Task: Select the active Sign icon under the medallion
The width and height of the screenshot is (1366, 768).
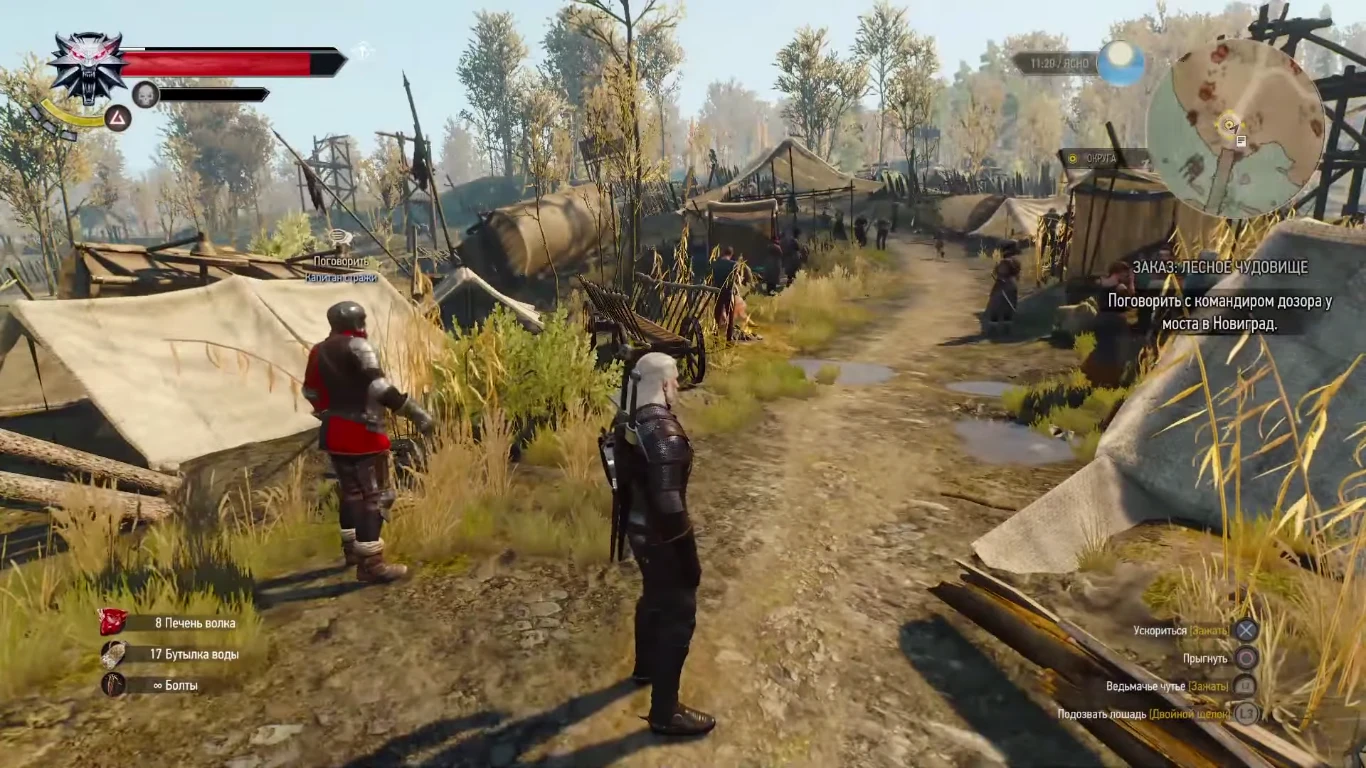Action: (119, 118)
